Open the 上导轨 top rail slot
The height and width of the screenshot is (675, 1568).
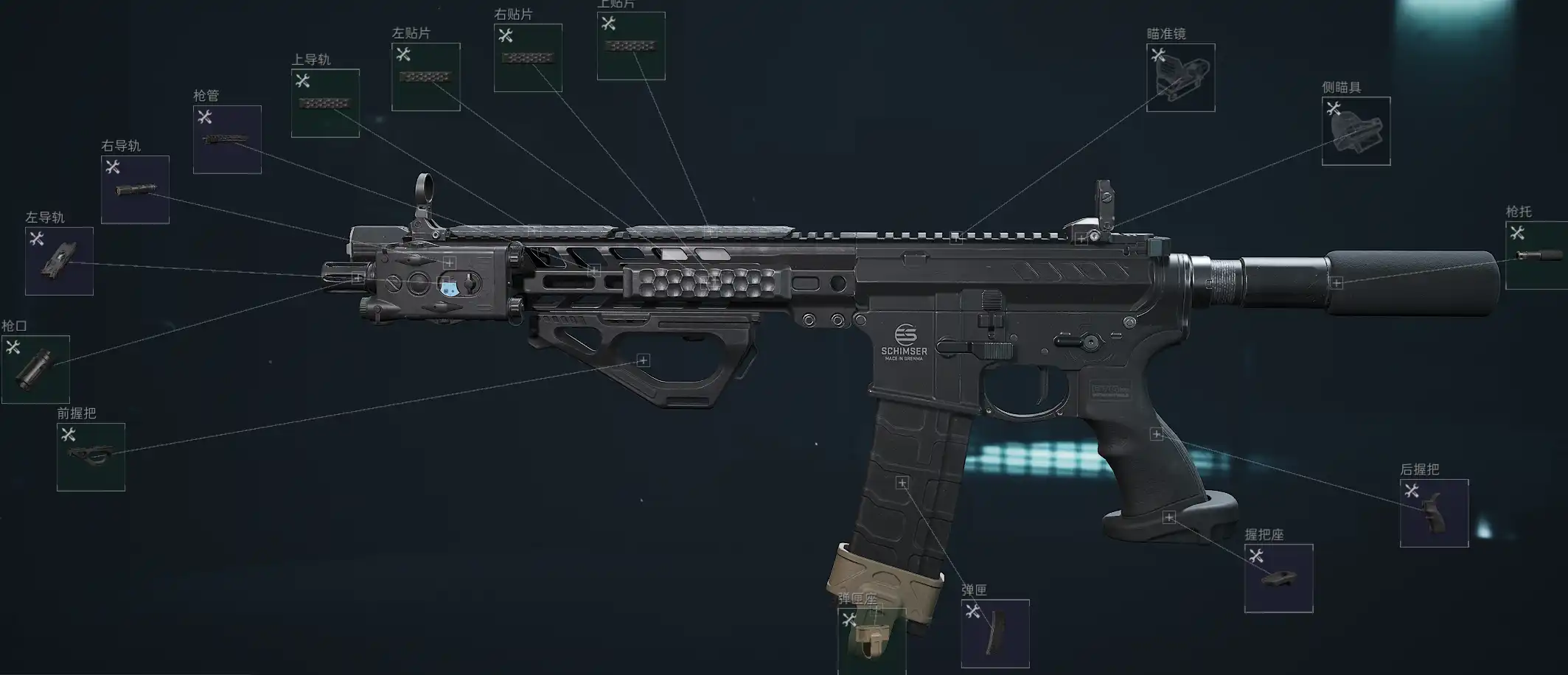click(325, 103)
